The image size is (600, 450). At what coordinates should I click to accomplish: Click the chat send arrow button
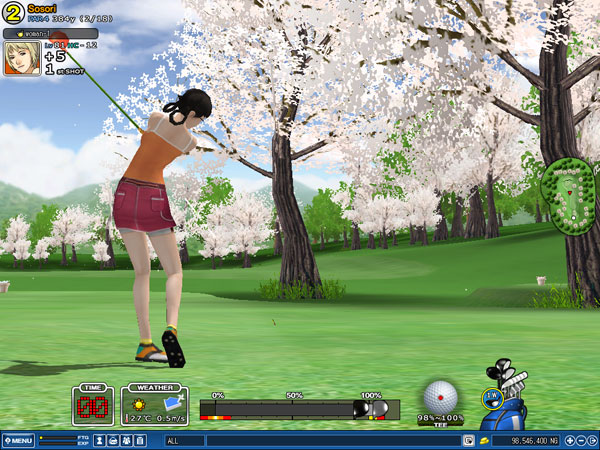468,440
